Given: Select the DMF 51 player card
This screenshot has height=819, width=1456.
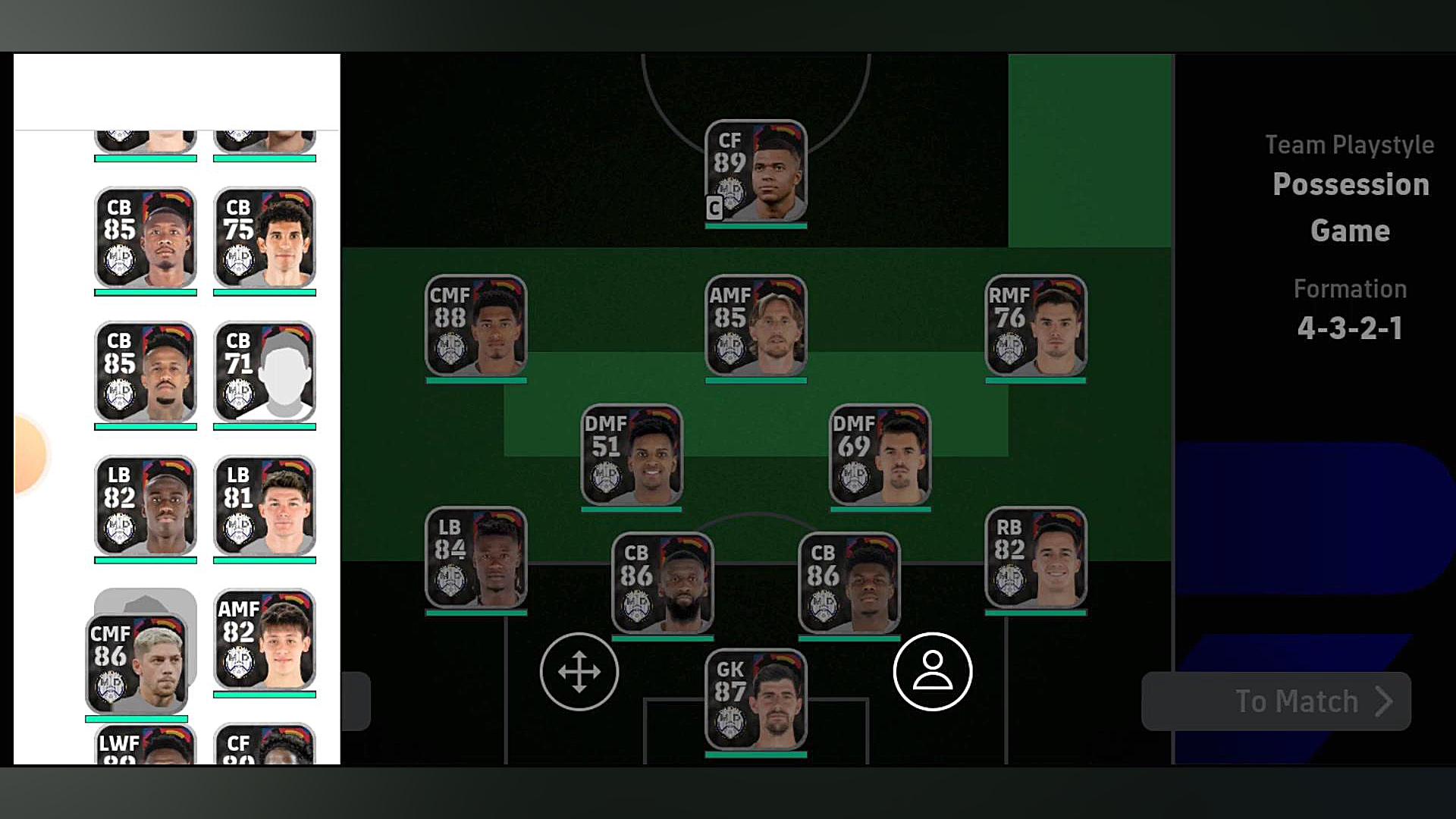Looking at the screenshot, I should pos(631,455).
